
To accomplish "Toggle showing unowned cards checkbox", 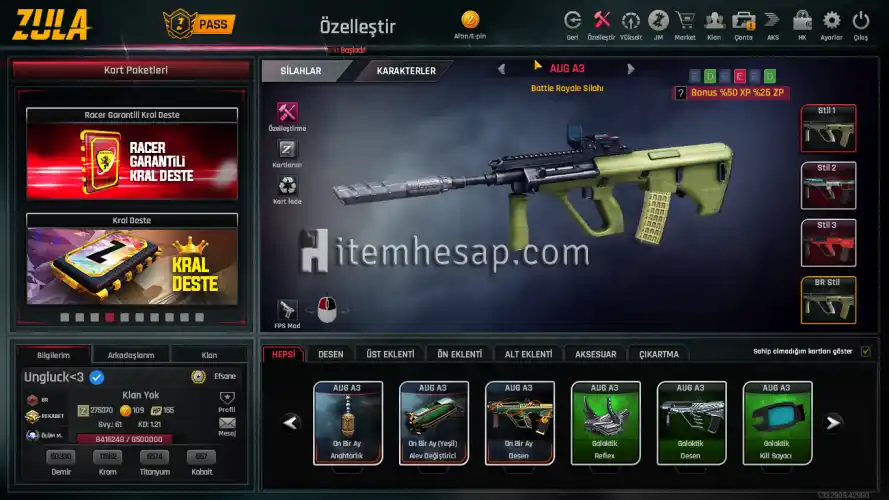I will (x=866, y=351).
